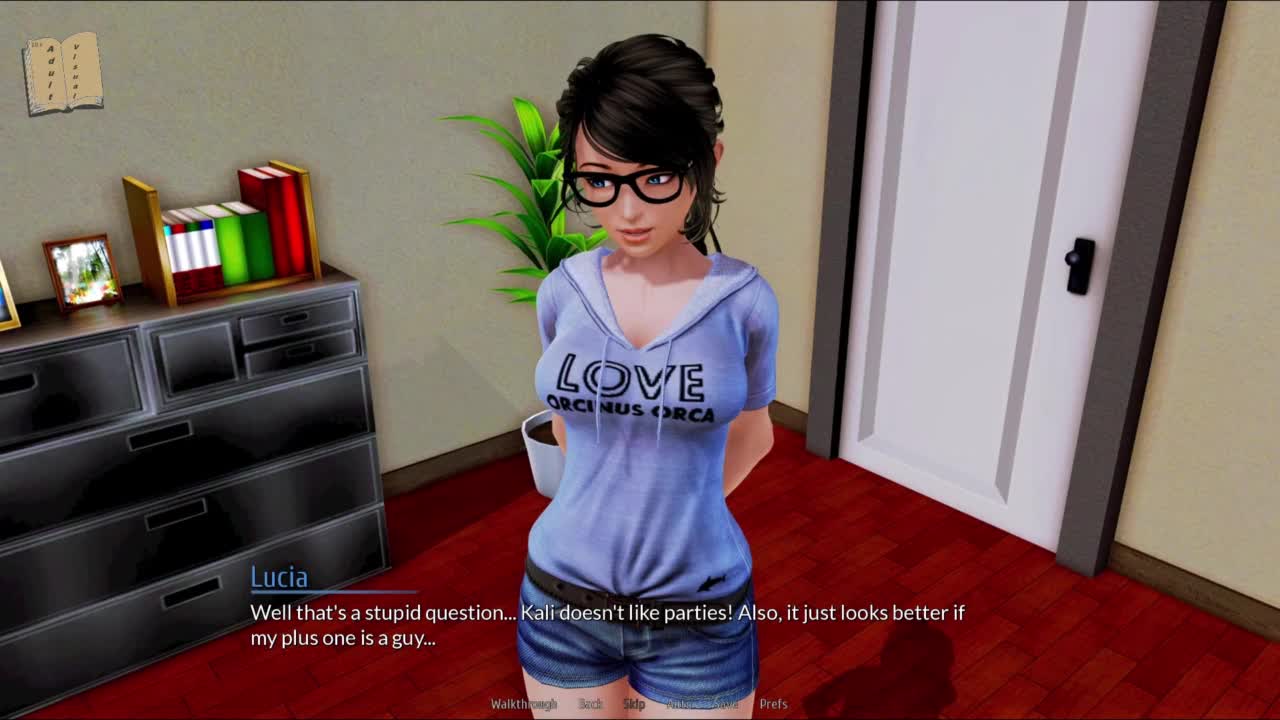Open the Prefs settings

tap(773, 704)
